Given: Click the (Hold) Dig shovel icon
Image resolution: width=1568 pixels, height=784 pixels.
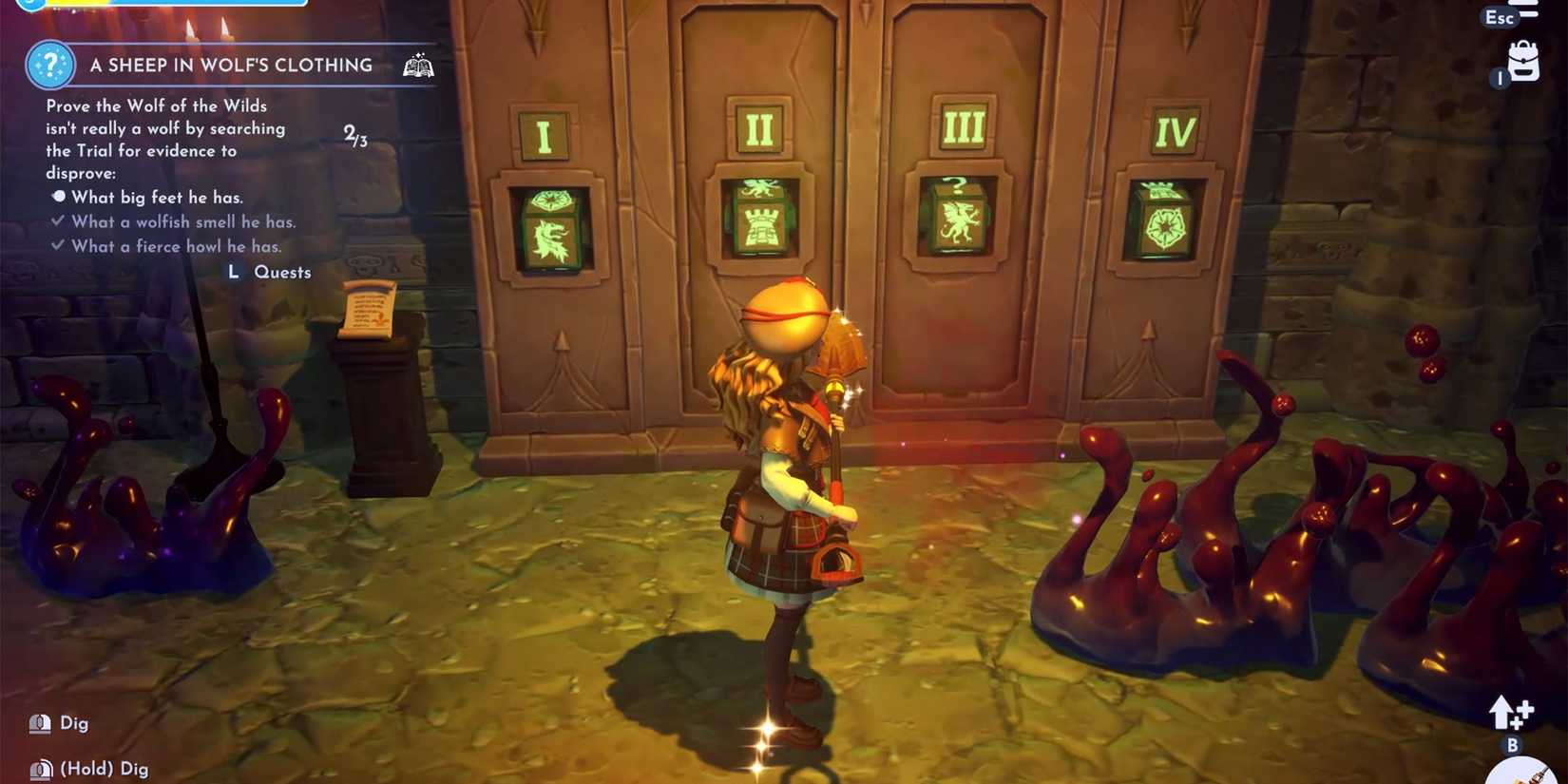Looking at the screenshot, I should click(38, 767).
